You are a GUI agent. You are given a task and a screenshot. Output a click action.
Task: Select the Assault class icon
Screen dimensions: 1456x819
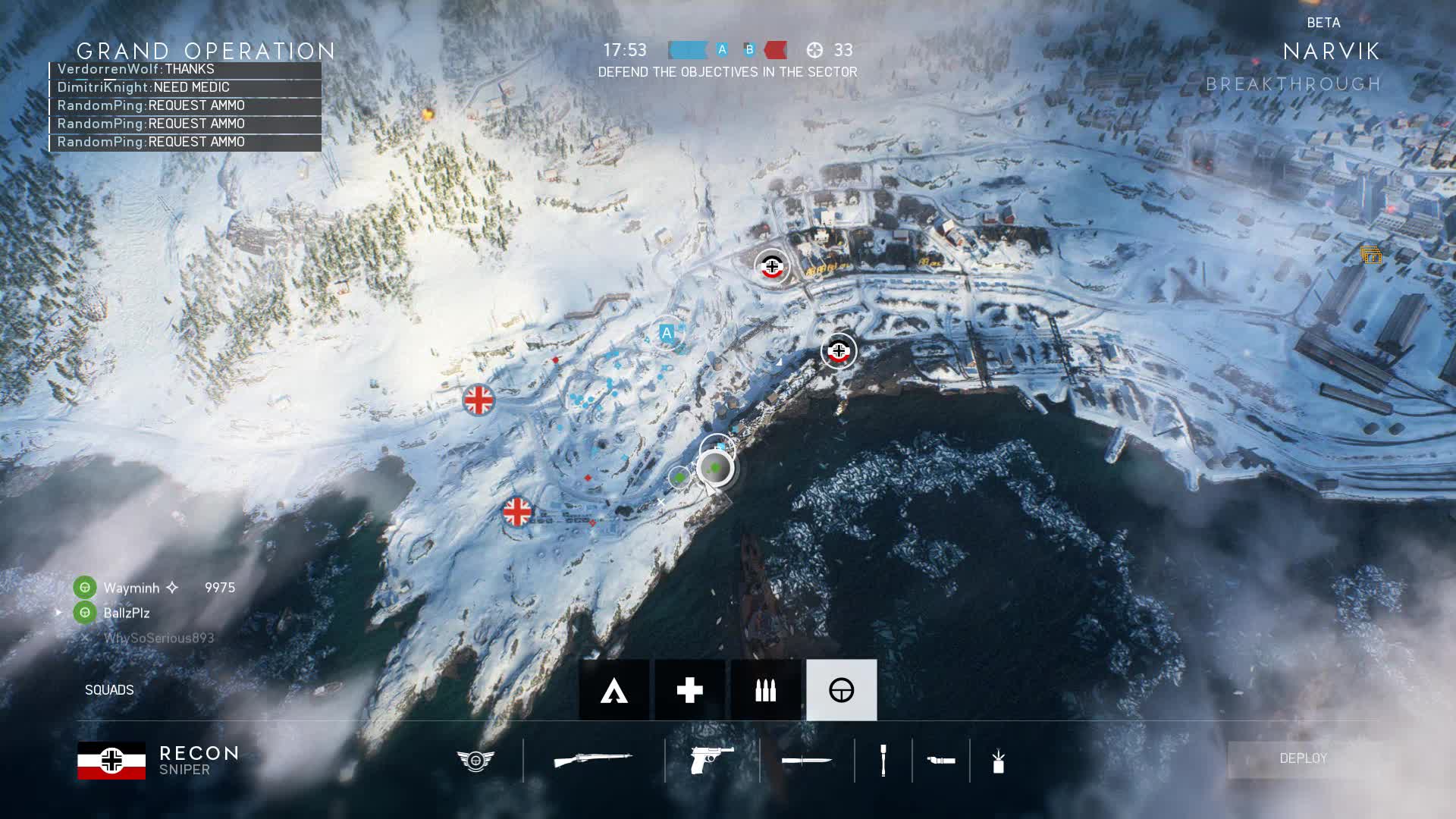(614, 690)
